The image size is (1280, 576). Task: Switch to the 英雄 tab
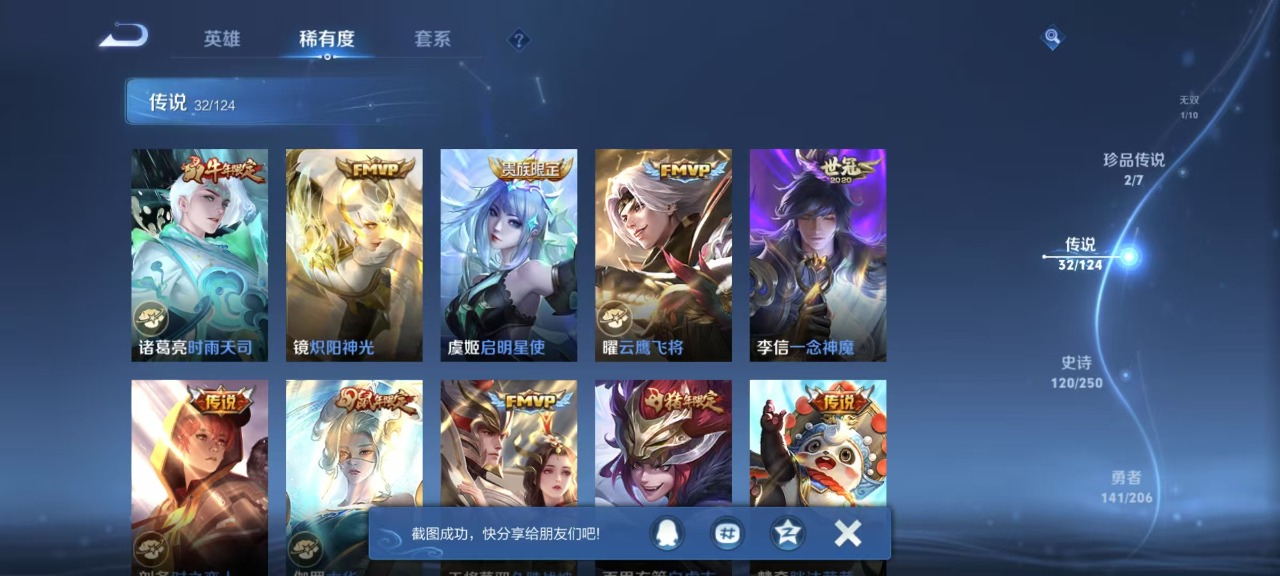222,39
